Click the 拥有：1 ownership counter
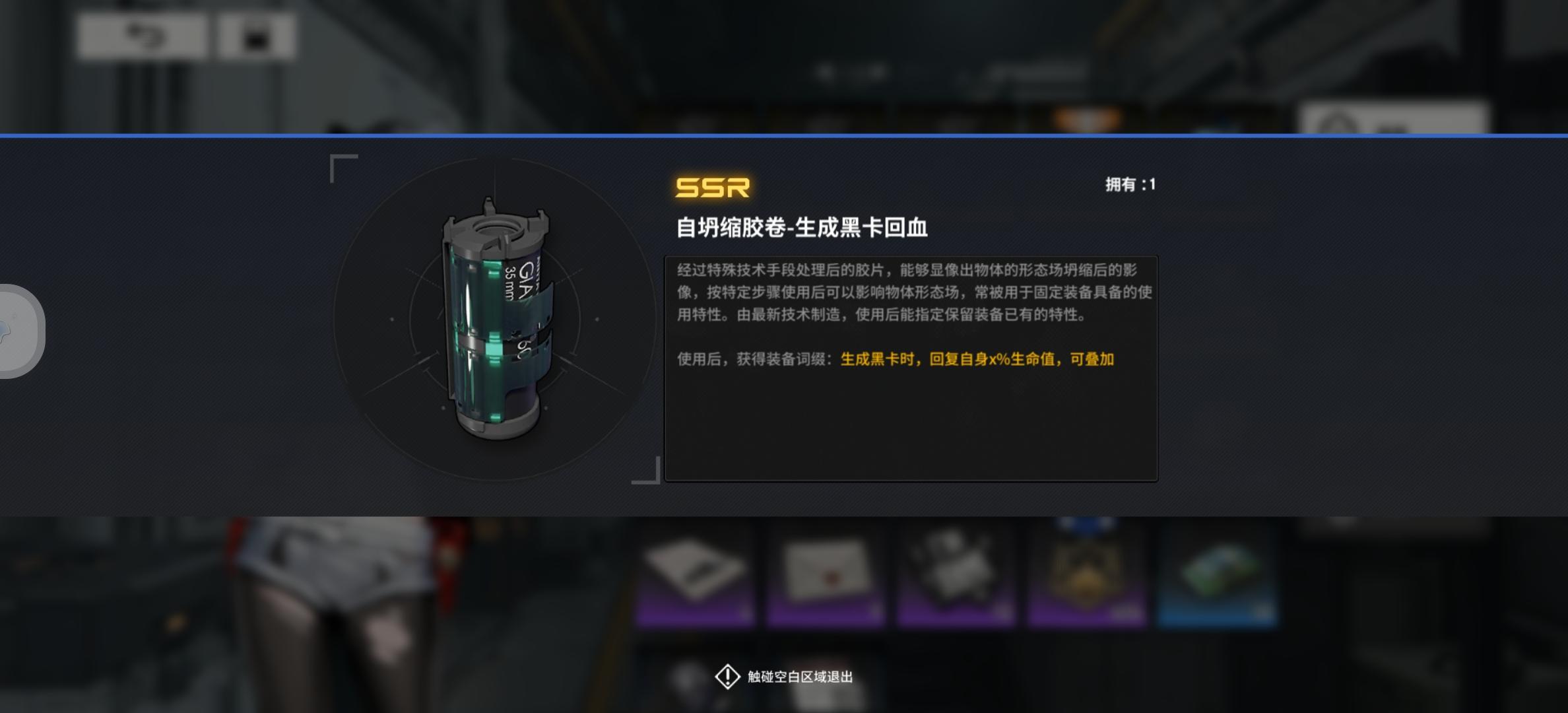The height and width of the screenshot is (713, 1568). [1132, 186]
